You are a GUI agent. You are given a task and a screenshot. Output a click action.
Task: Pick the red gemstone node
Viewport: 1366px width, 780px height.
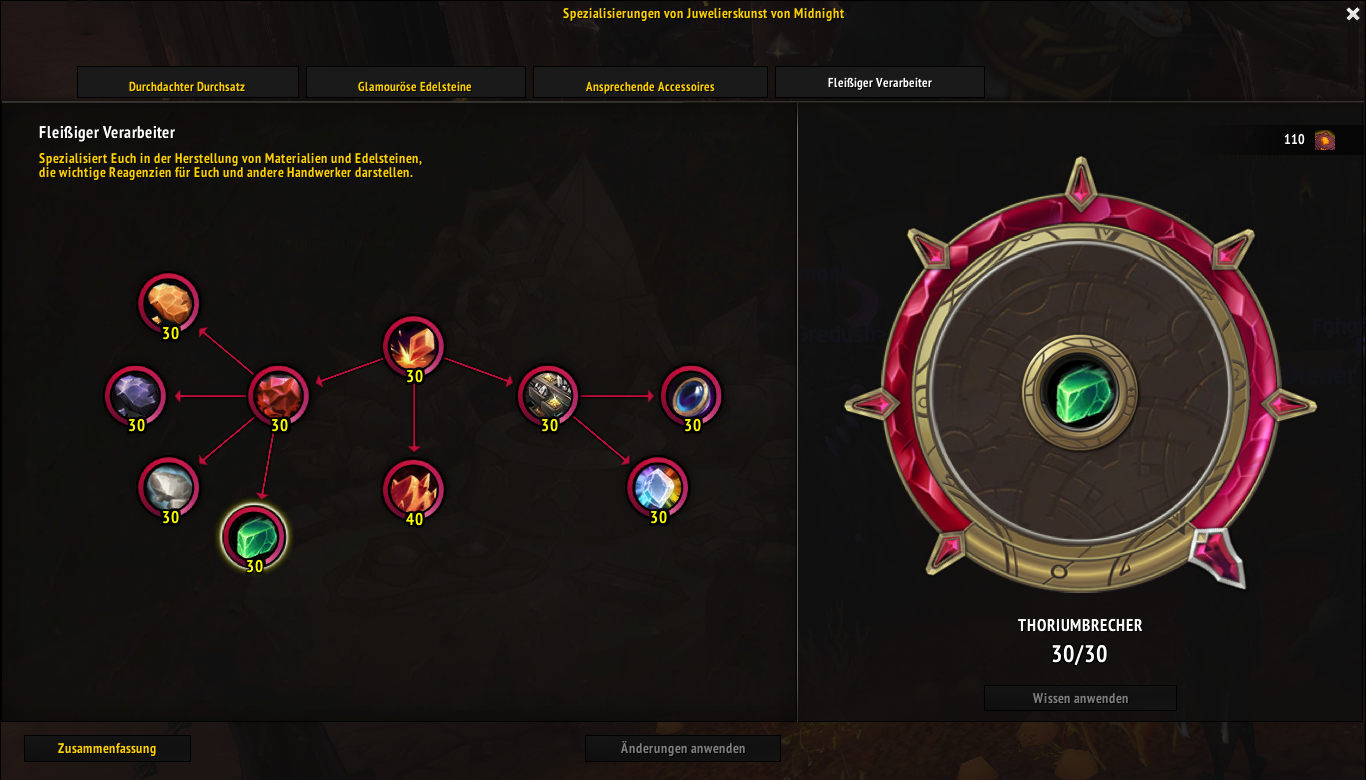pos(278,394)
